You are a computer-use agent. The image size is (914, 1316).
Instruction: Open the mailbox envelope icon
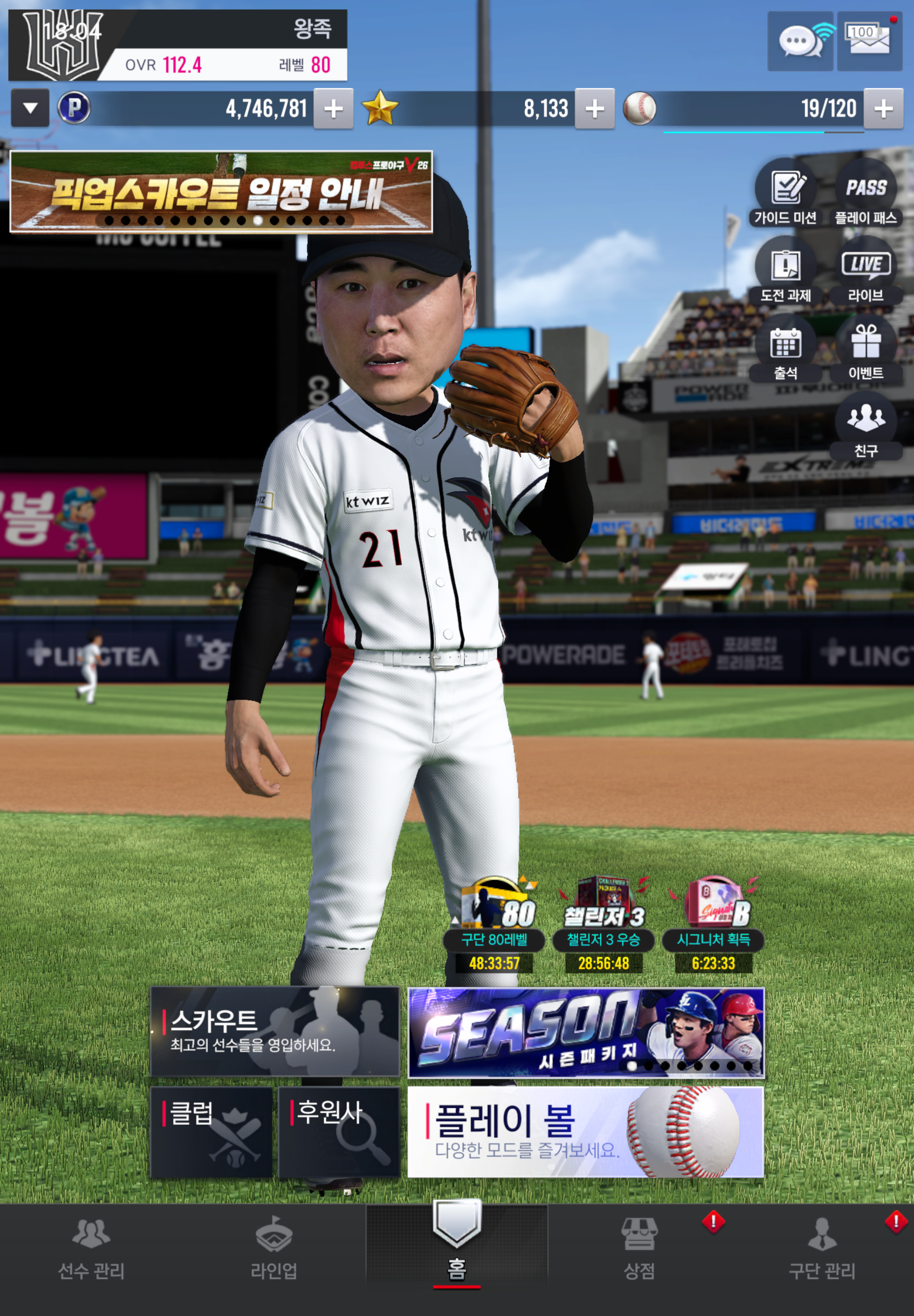click(x=869, y=41)
